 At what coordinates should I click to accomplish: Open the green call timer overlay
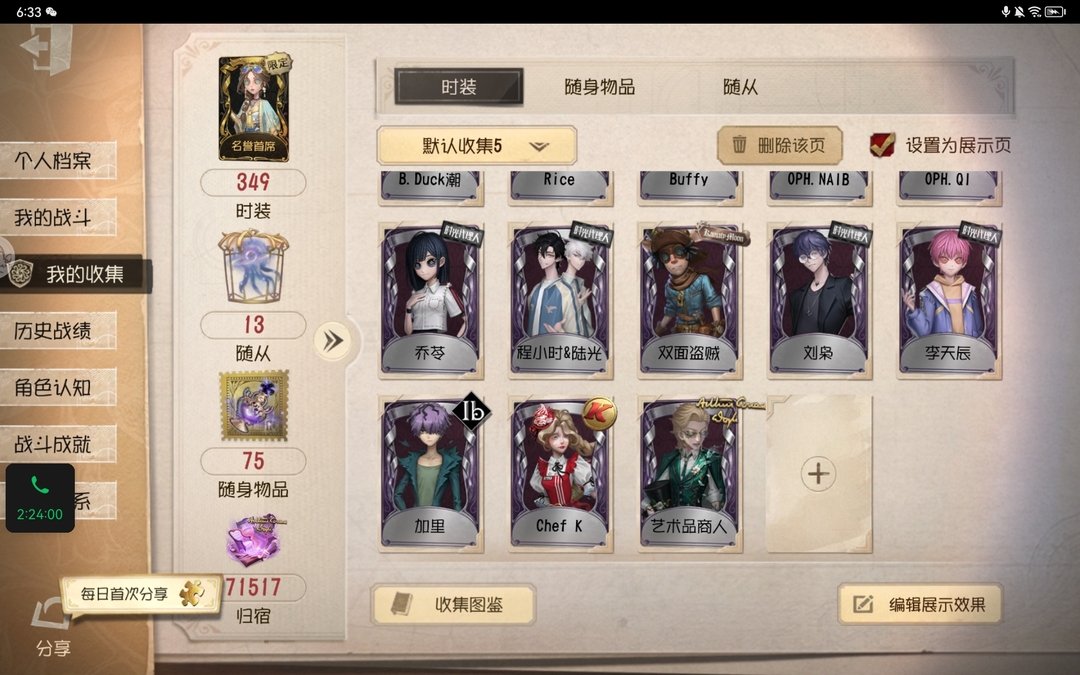pos(40,497)
